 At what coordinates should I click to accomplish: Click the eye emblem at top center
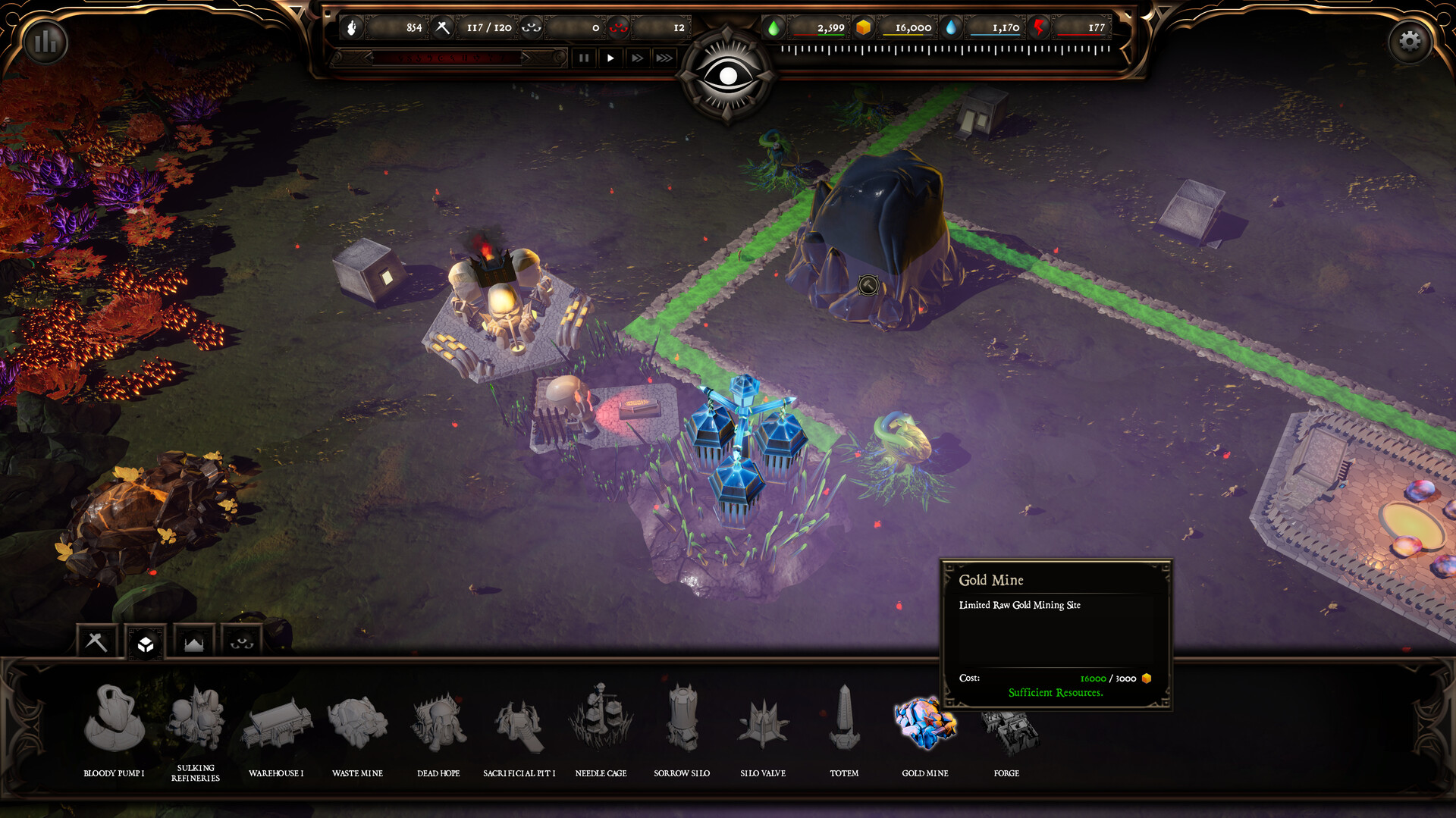click(x=730, y=73)
